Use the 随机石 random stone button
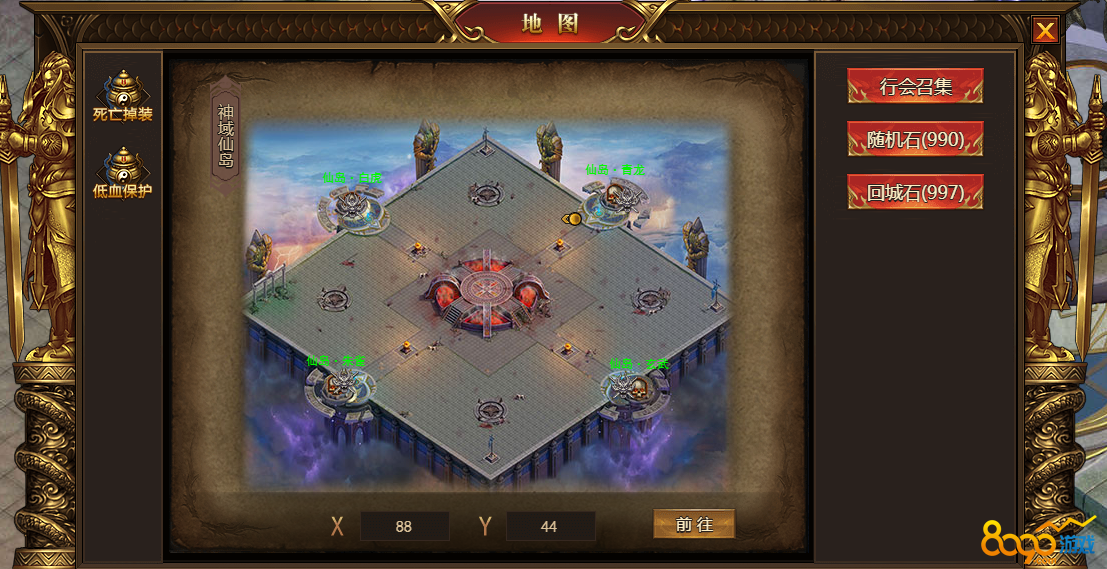 tap(915, 139)
